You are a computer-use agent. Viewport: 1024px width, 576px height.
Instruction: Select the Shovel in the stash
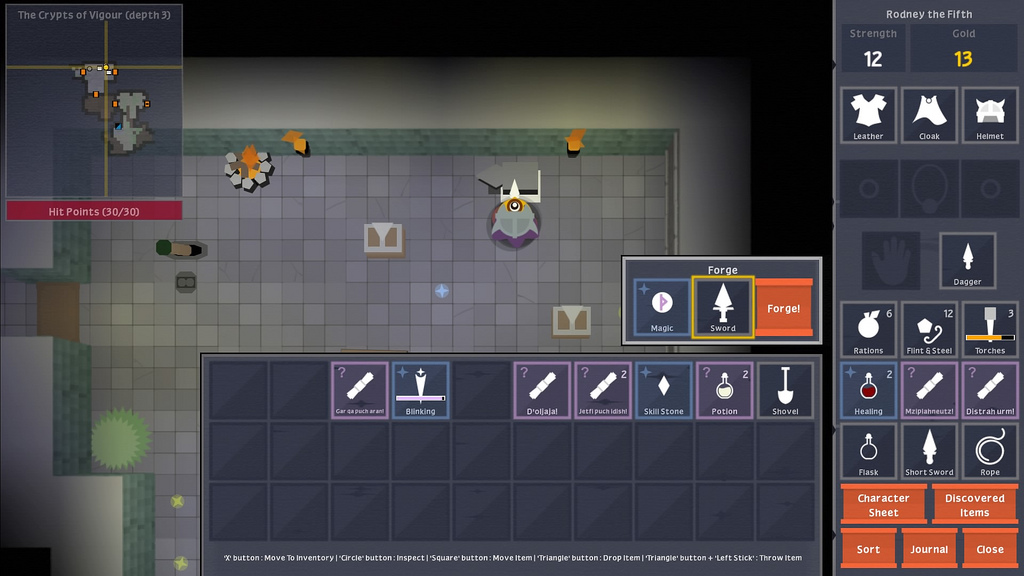pyautogui.click(x=785, y=390)
